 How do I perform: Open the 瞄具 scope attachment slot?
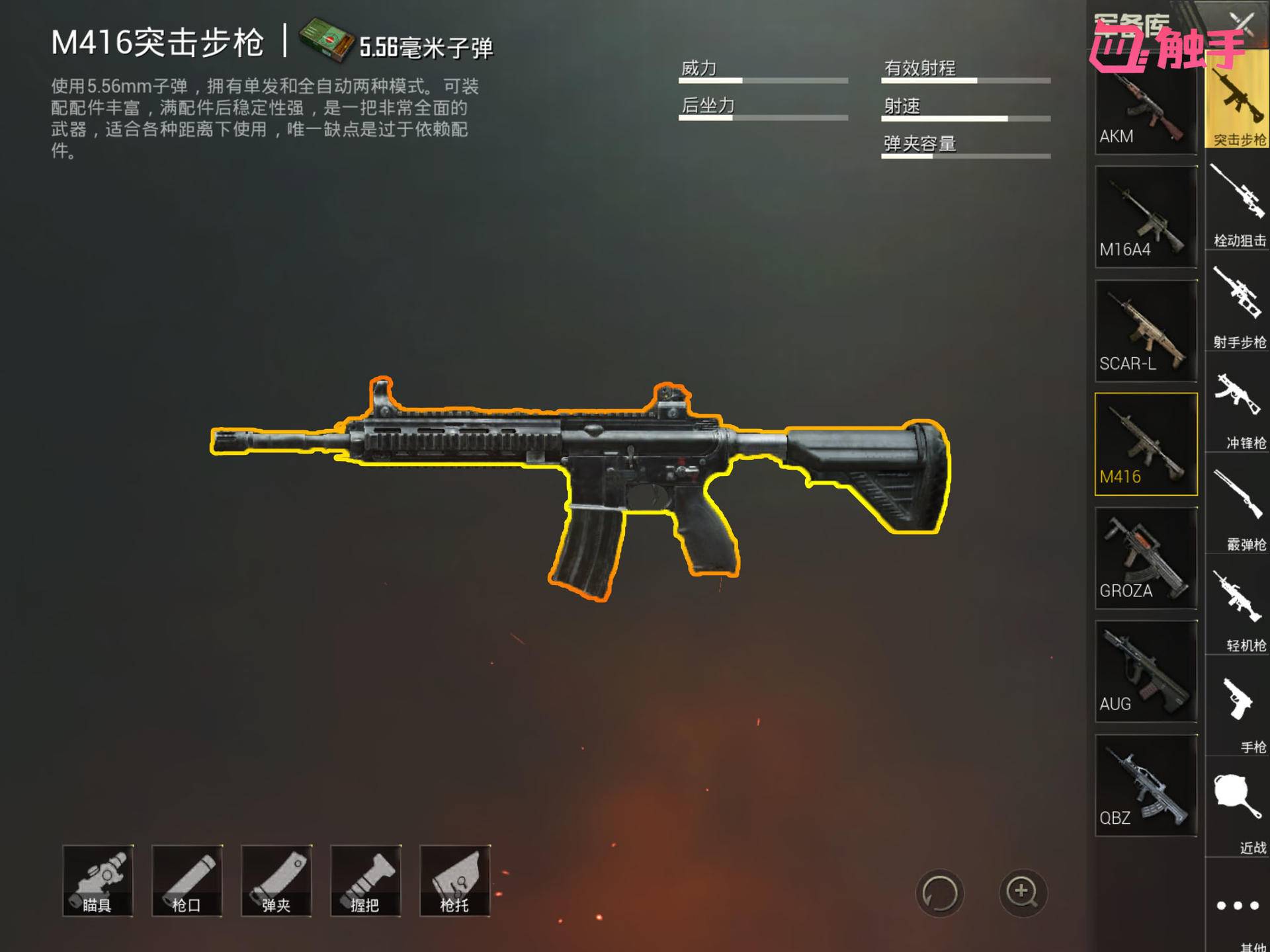[x=100, y=881]
